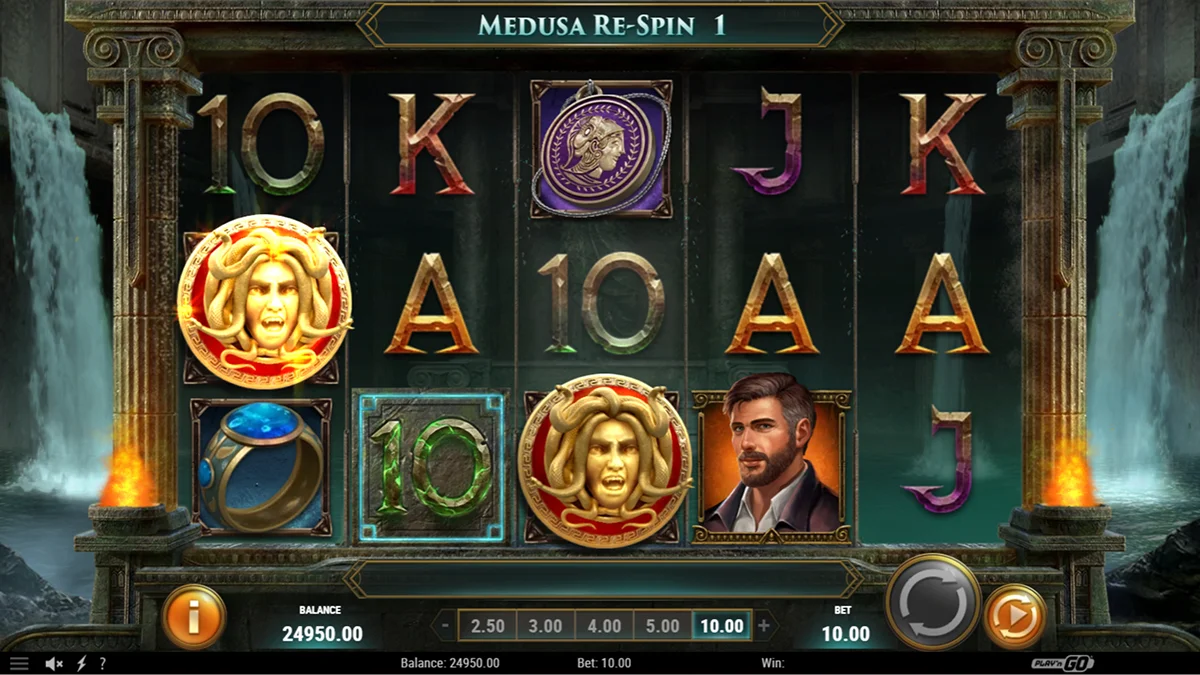
Task: Decrease bet with the minus button
Action: [445, 627]
